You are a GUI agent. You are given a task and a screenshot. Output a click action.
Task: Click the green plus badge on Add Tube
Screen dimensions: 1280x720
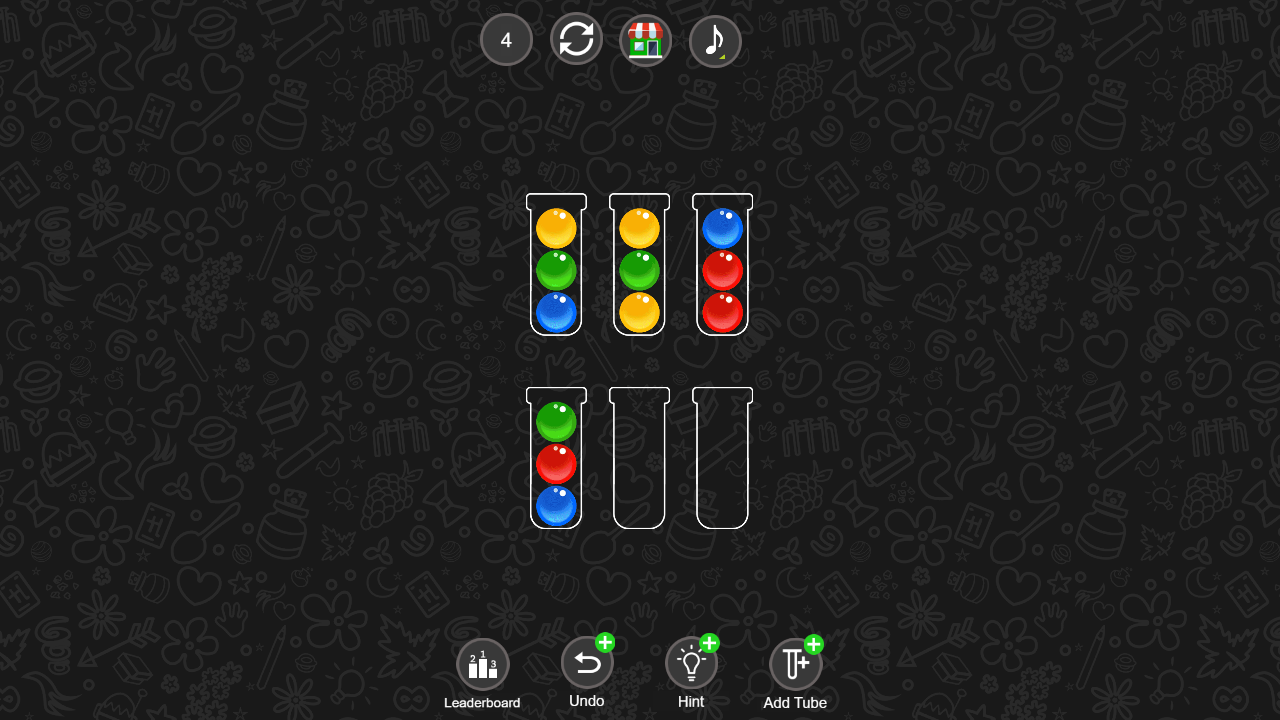tap(814, 644)
